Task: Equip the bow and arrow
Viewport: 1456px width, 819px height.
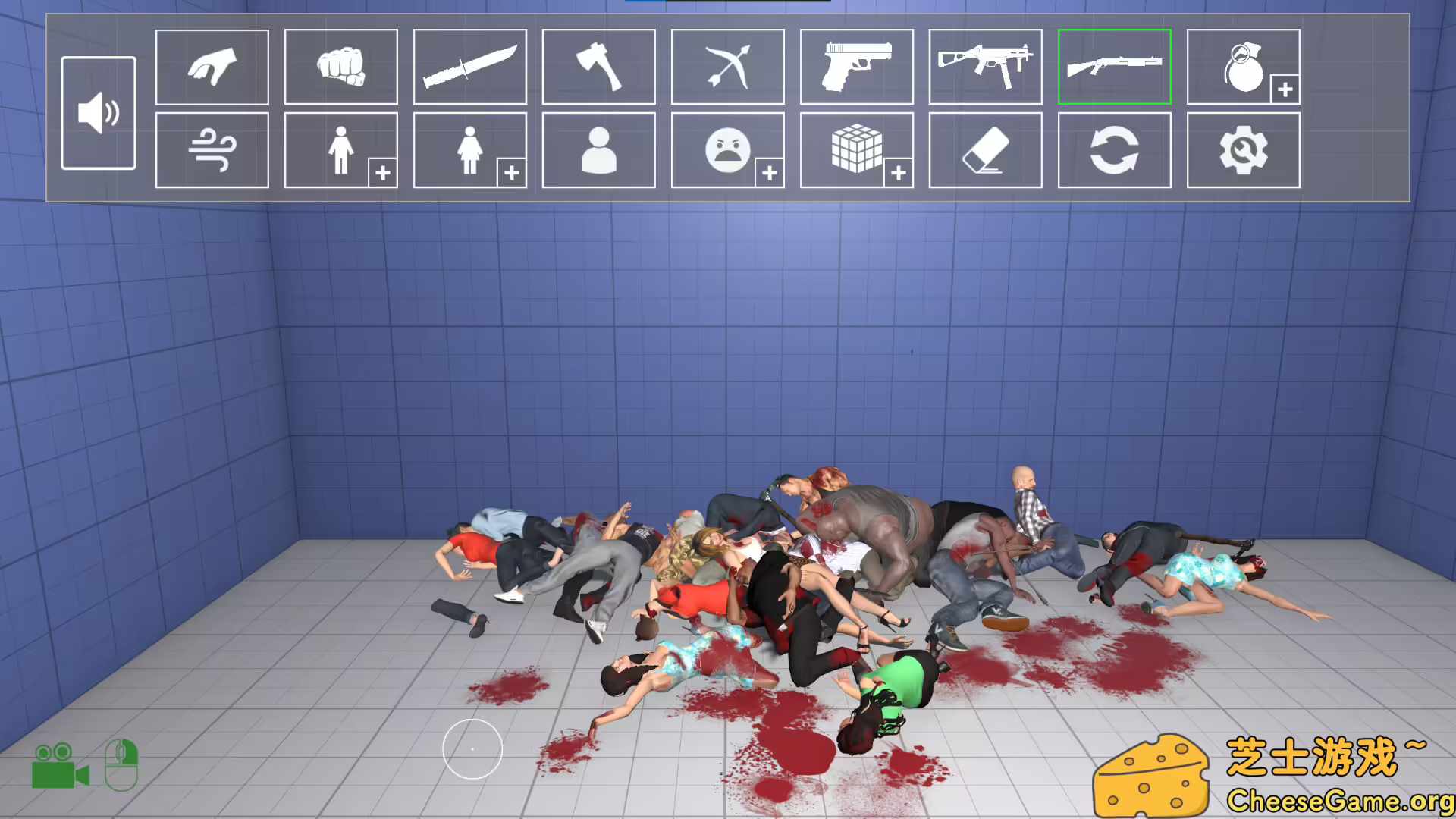Action: click(x=727, y=67)
